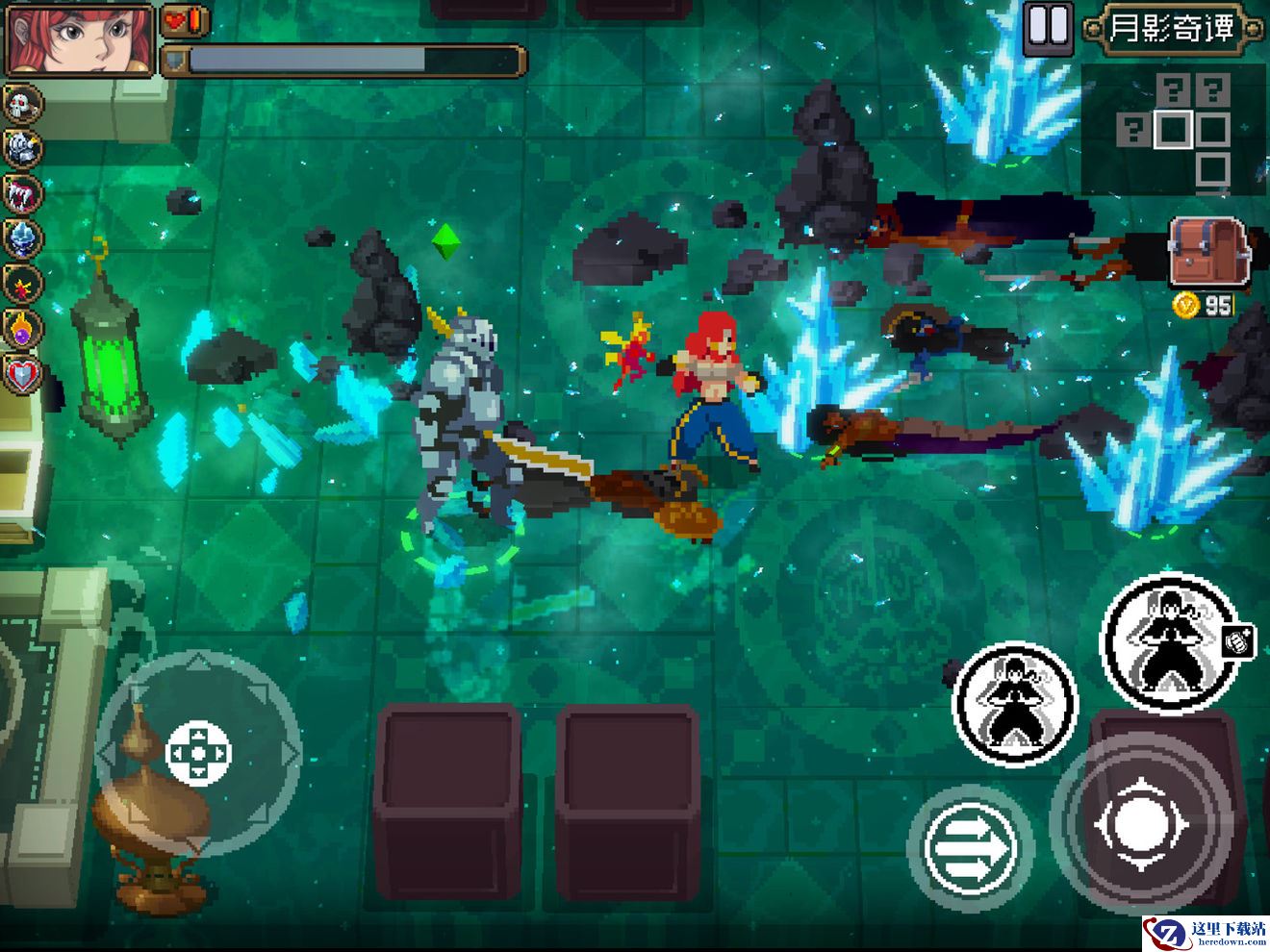Screen dimensions: 1270x952
Task: Open the treasure chest inventory icon
Action: coord(1207,252)
